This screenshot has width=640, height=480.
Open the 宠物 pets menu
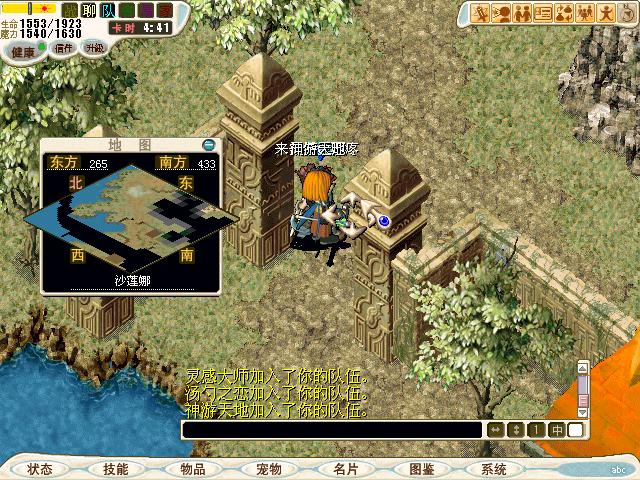click(x=268, y=469)
